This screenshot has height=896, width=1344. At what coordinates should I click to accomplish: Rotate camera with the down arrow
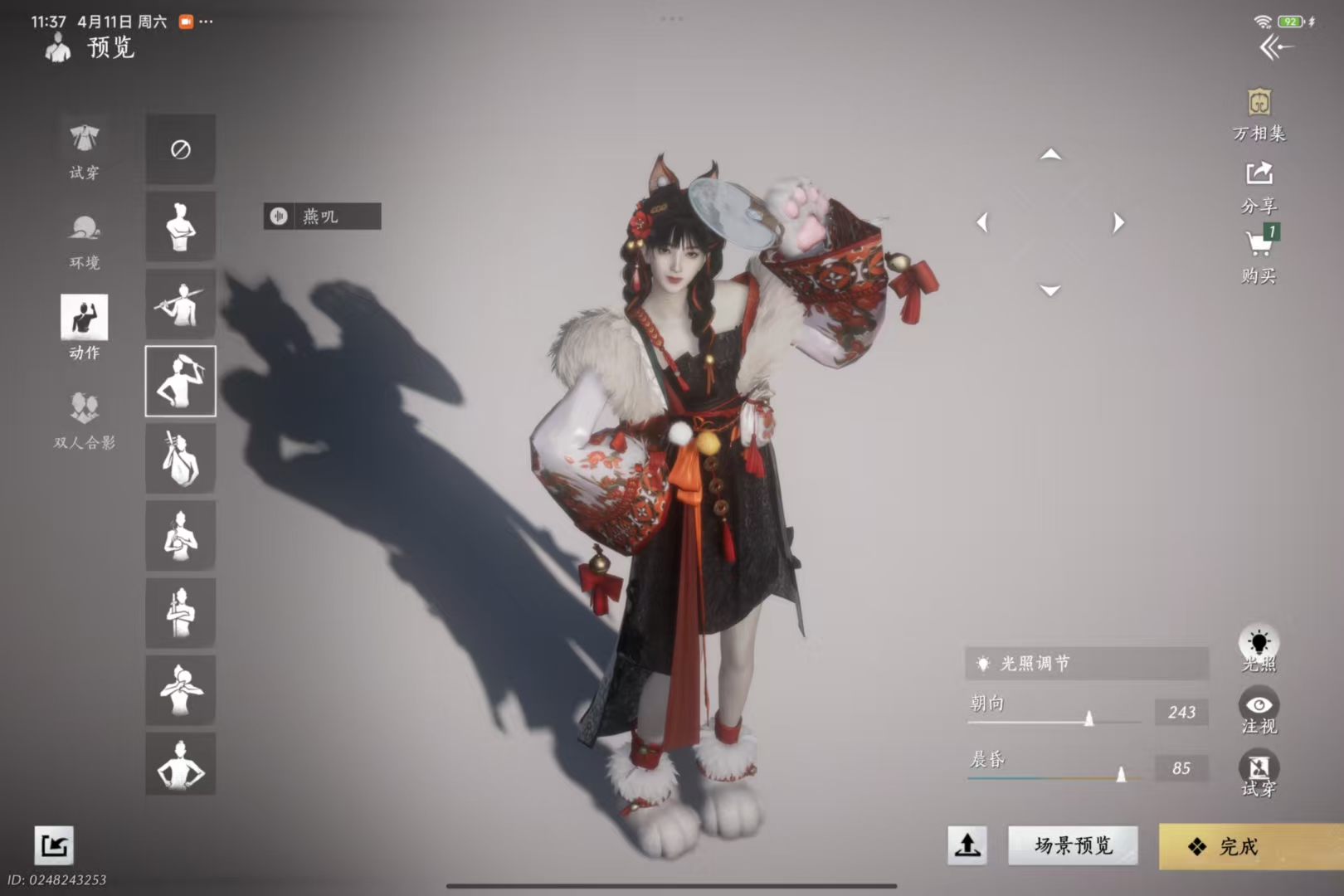(1050, 290)
